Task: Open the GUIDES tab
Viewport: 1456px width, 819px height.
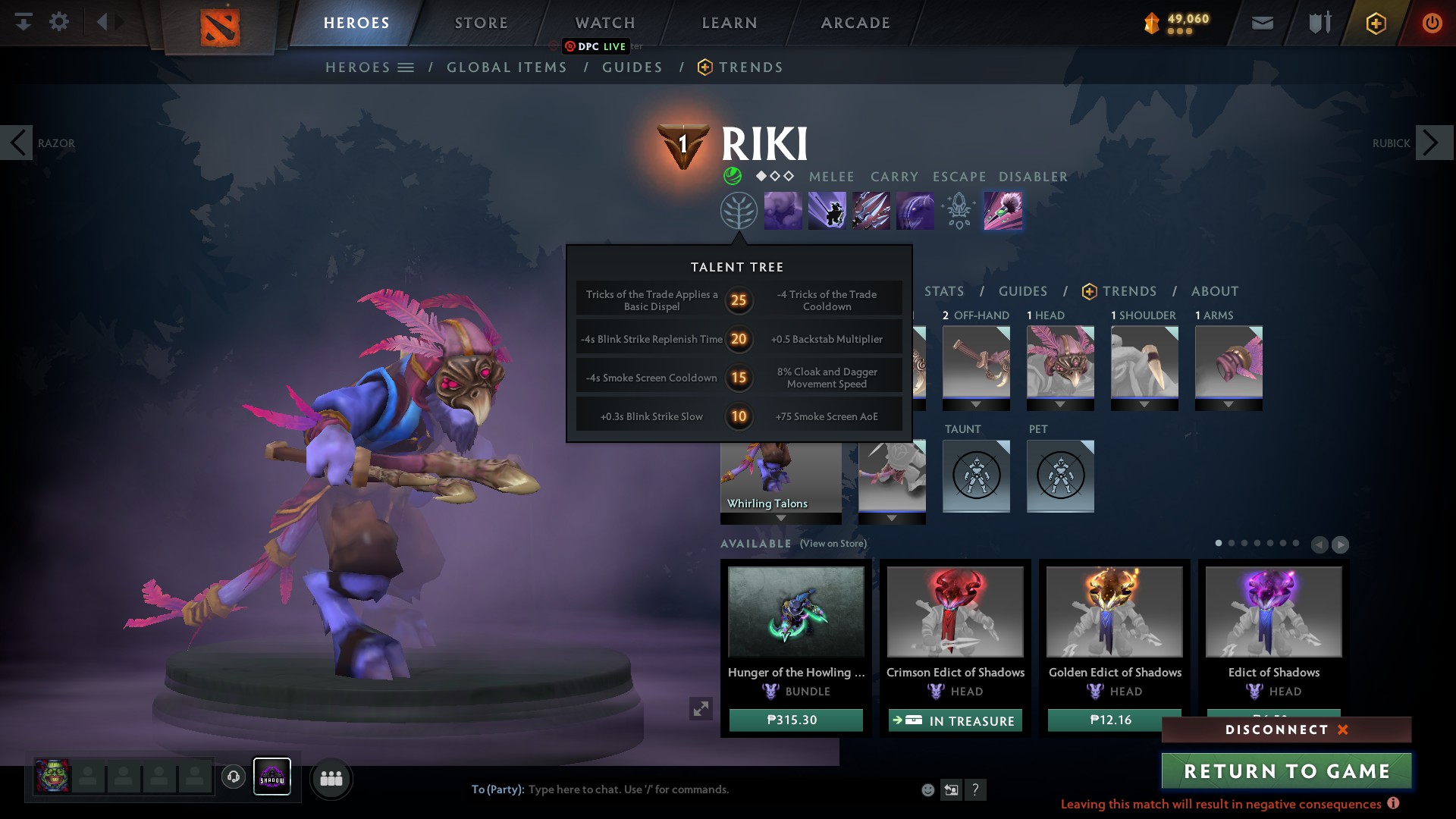Action: 1023,291
